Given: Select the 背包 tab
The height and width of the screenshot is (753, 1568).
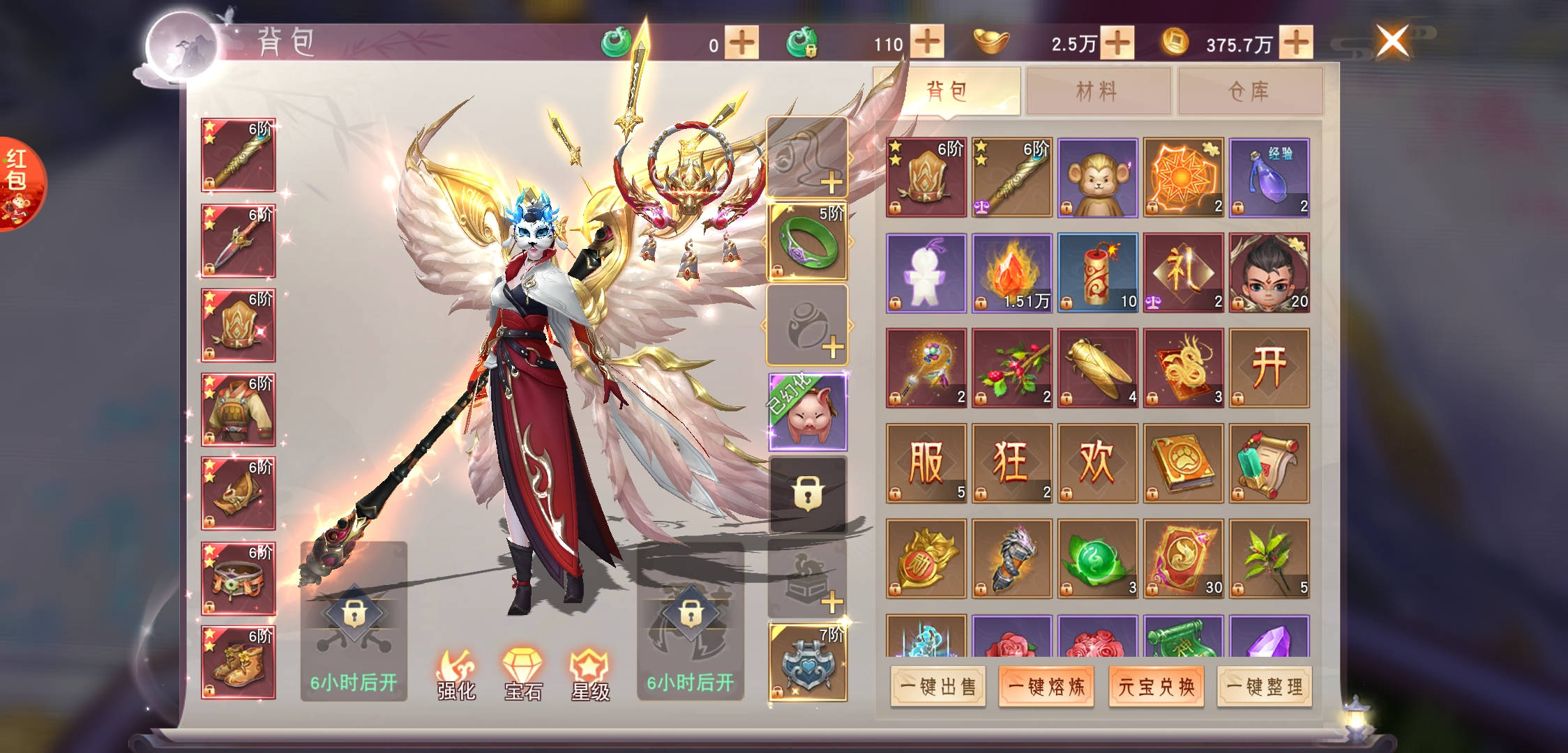Looking at the screenshot, I should [x=947, y=91].
